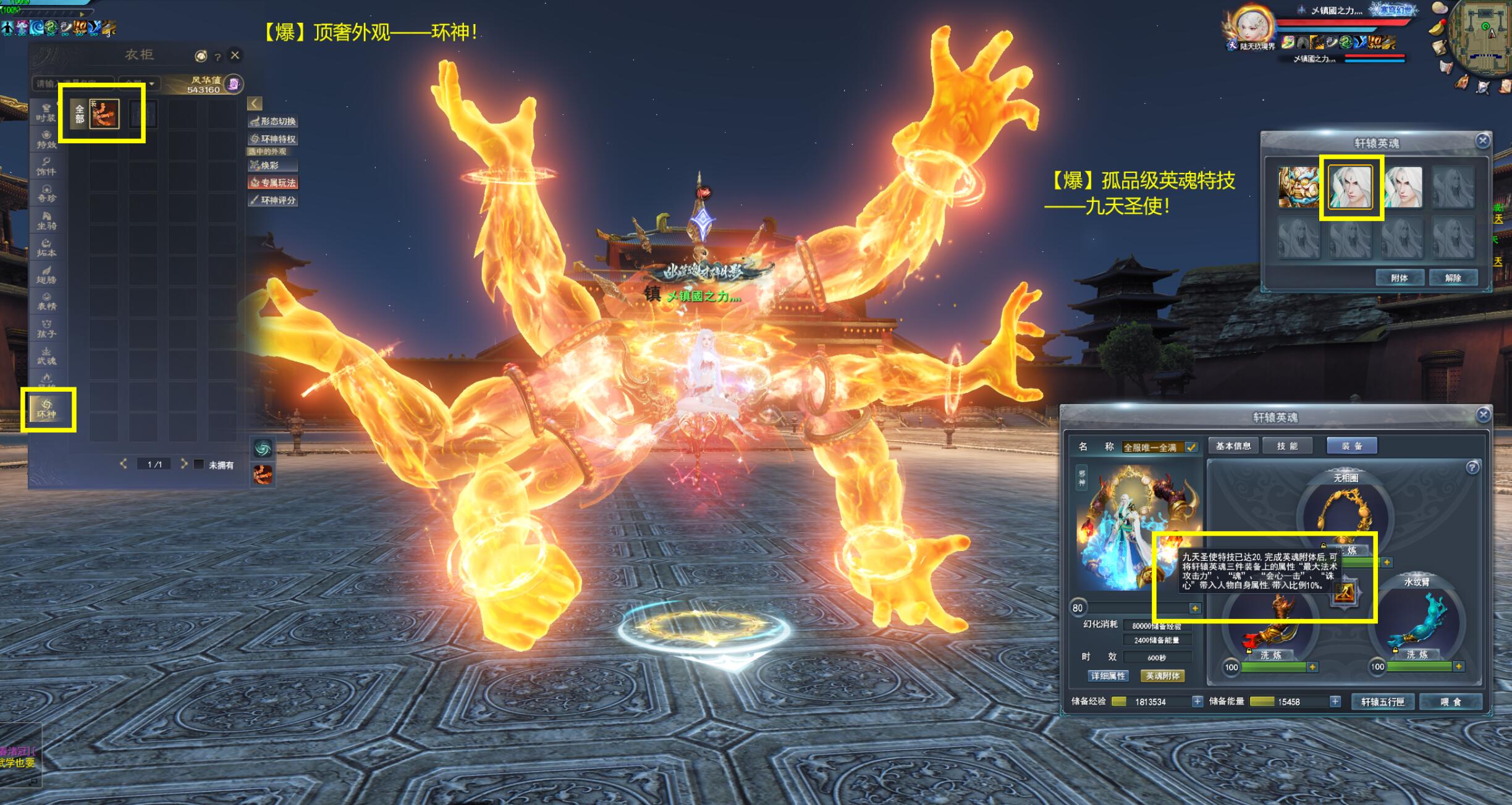
Task: Close the small 轩辕英魂 selection window
Action: [1482, 141]
